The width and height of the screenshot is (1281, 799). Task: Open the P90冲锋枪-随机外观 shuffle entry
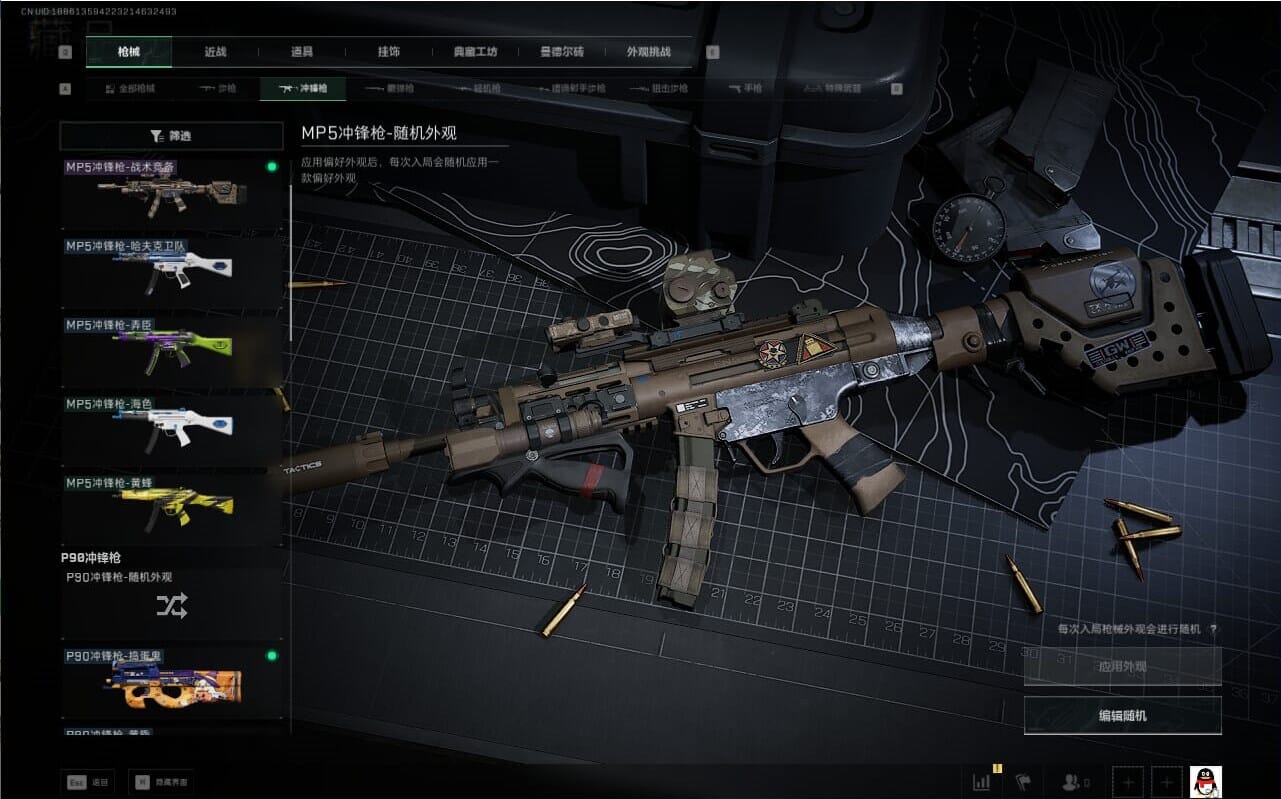(171, 604)
